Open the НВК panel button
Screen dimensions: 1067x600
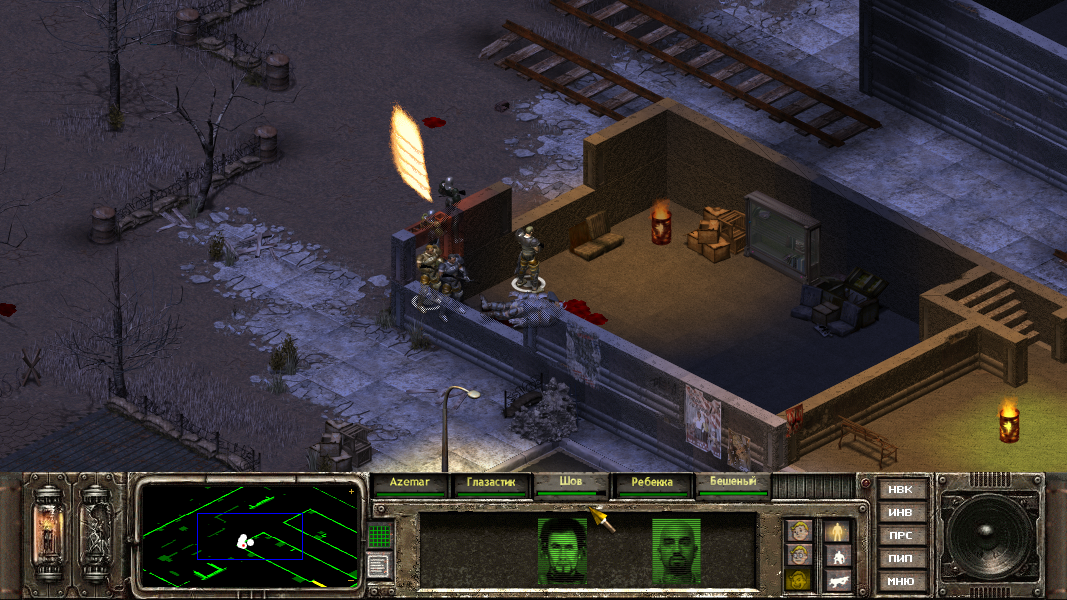point(900,489)
